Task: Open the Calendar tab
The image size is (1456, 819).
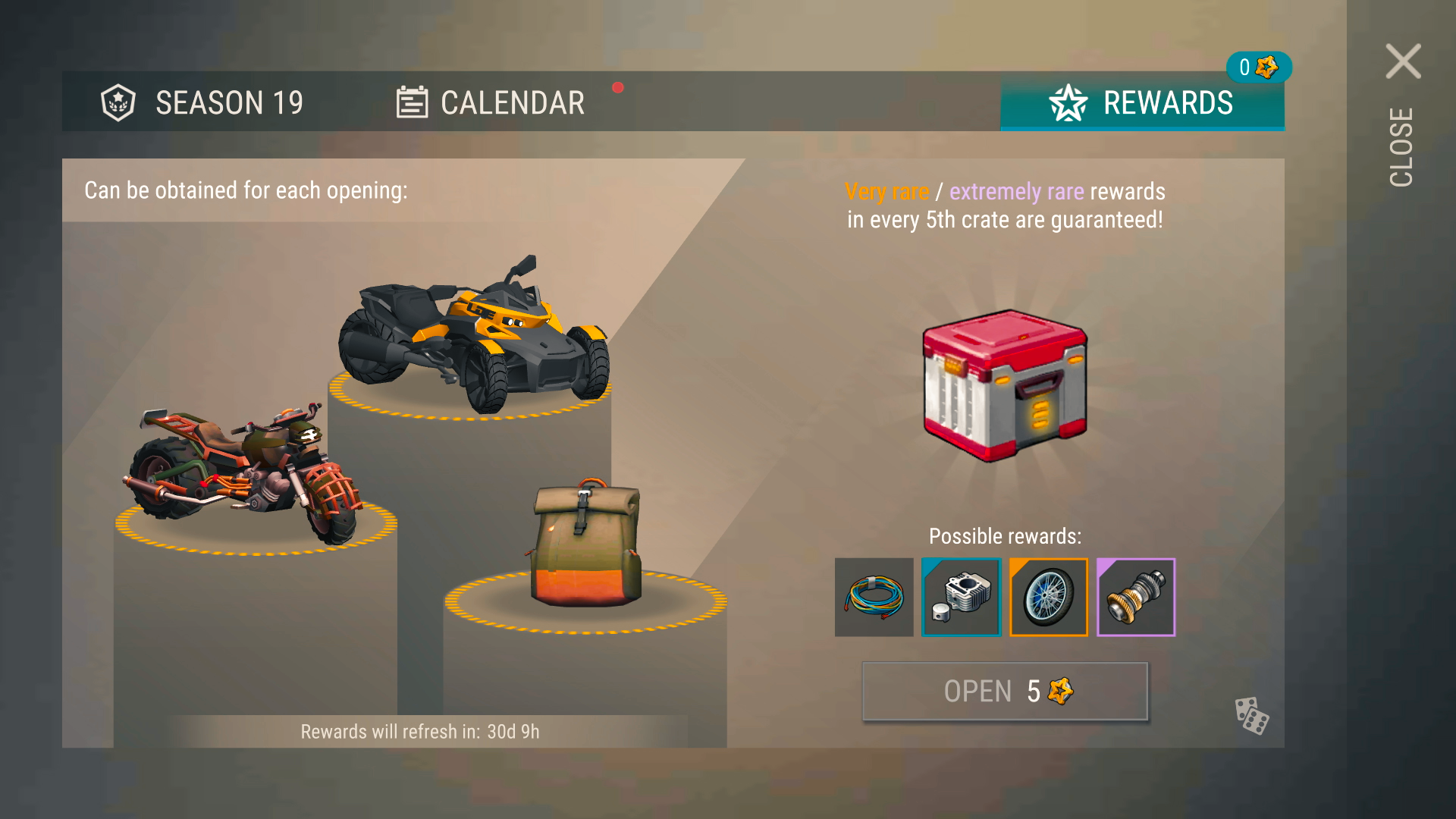Action: click(x=491, y=102)
